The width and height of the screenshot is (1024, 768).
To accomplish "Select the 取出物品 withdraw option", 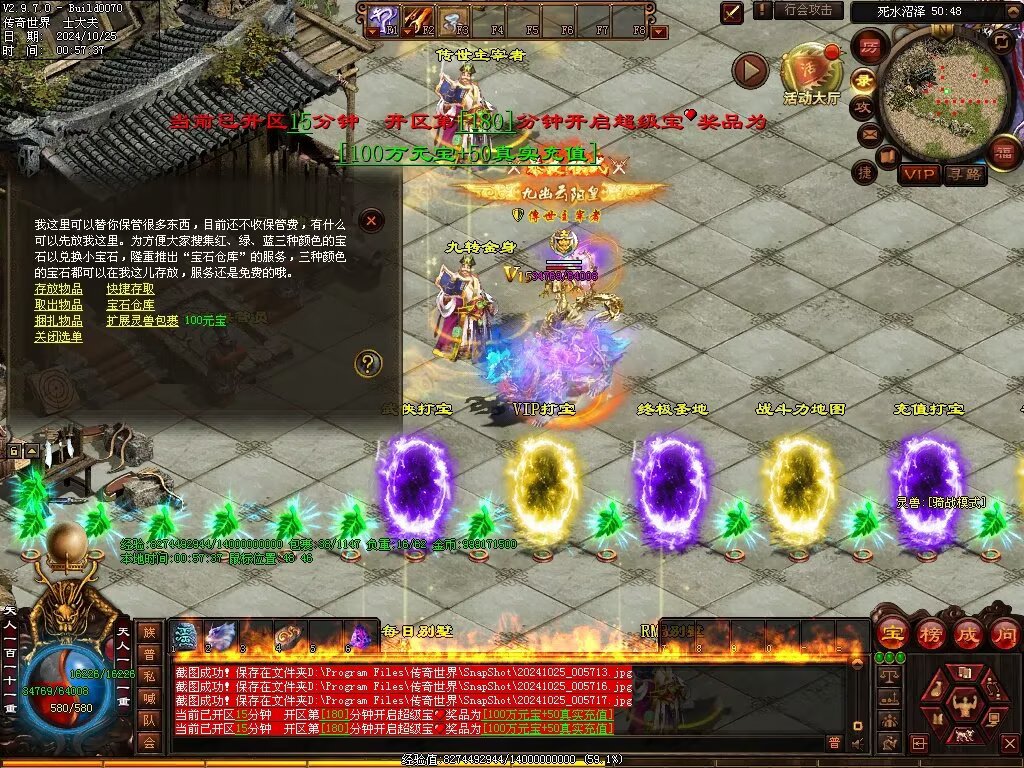I will click(x=59, y=305).
